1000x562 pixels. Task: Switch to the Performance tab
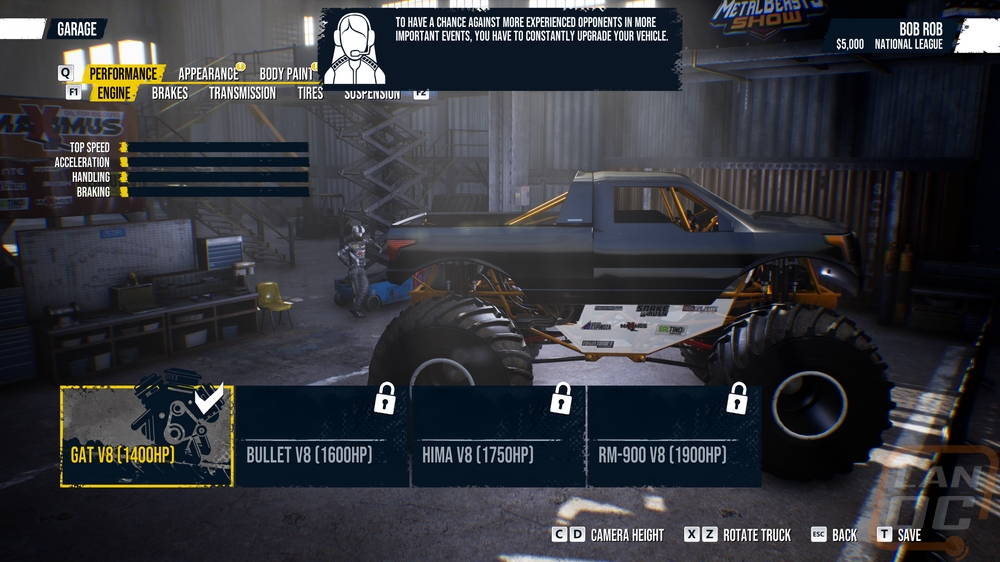coord(123,73)
